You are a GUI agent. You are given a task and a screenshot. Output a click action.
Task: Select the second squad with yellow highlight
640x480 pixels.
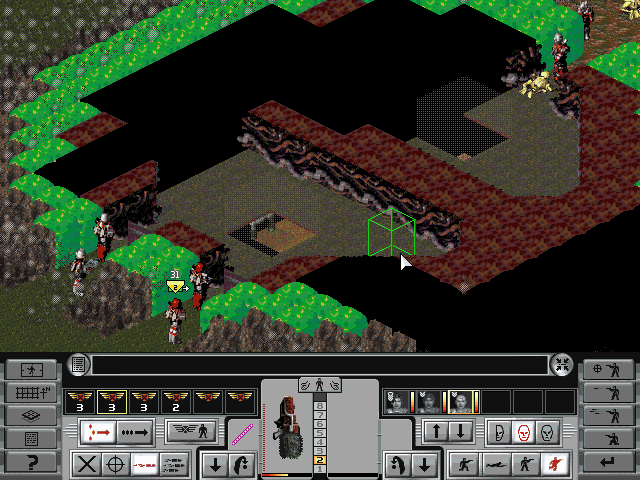coord(112,401)
